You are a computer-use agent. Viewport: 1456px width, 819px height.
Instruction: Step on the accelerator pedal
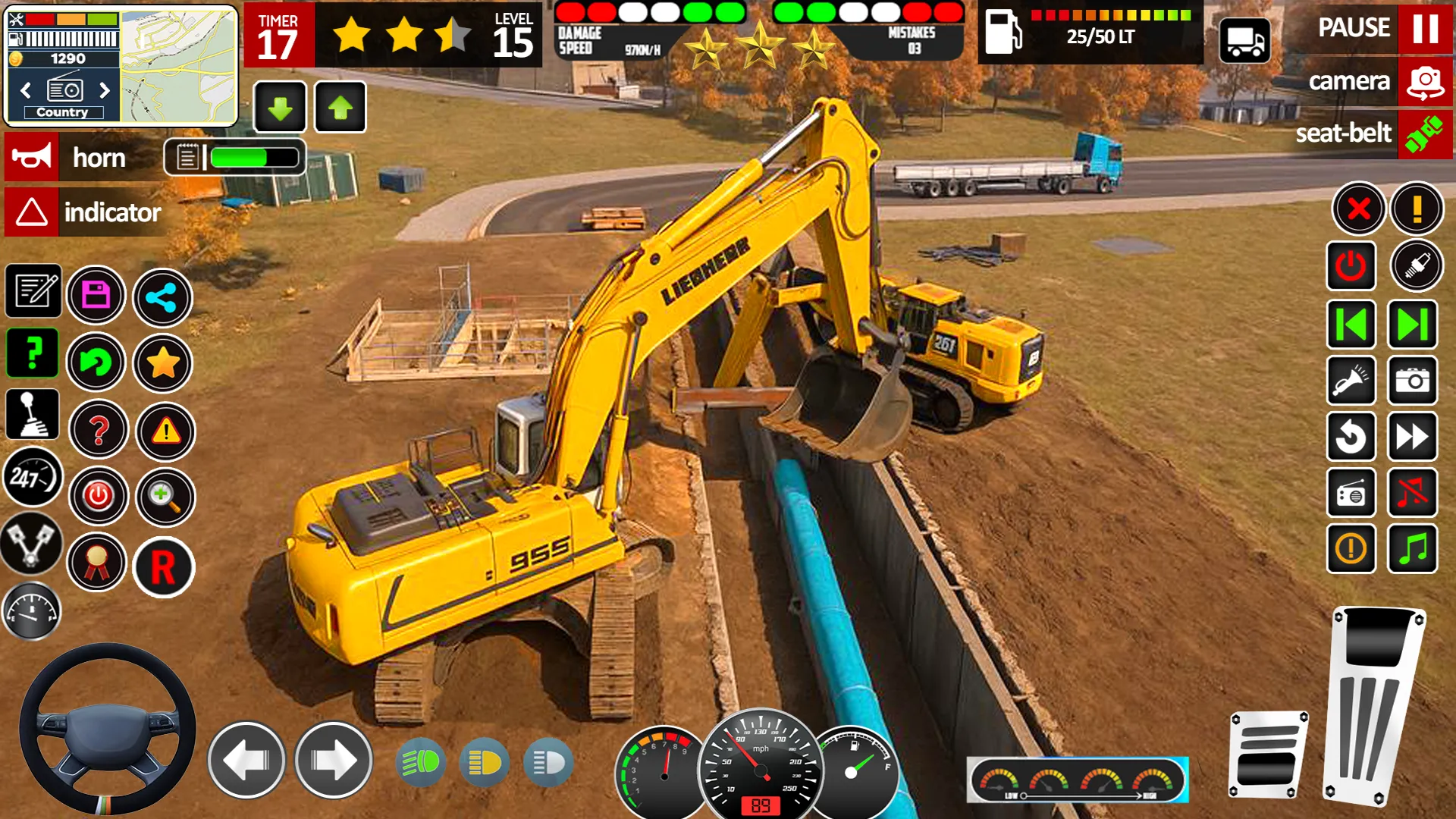pos(1373,705)
